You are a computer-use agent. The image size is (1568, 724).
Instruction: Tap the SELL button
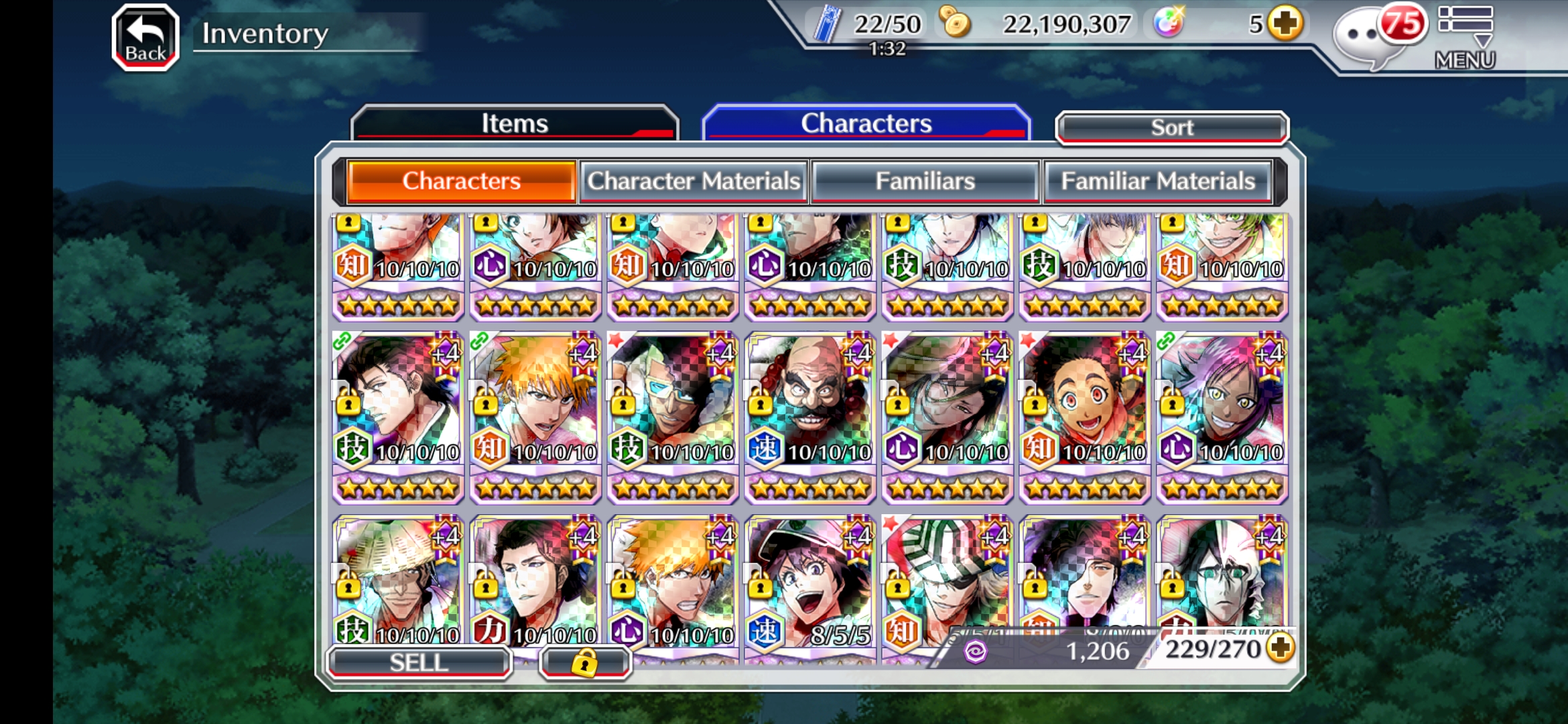[x=419, y=662]
